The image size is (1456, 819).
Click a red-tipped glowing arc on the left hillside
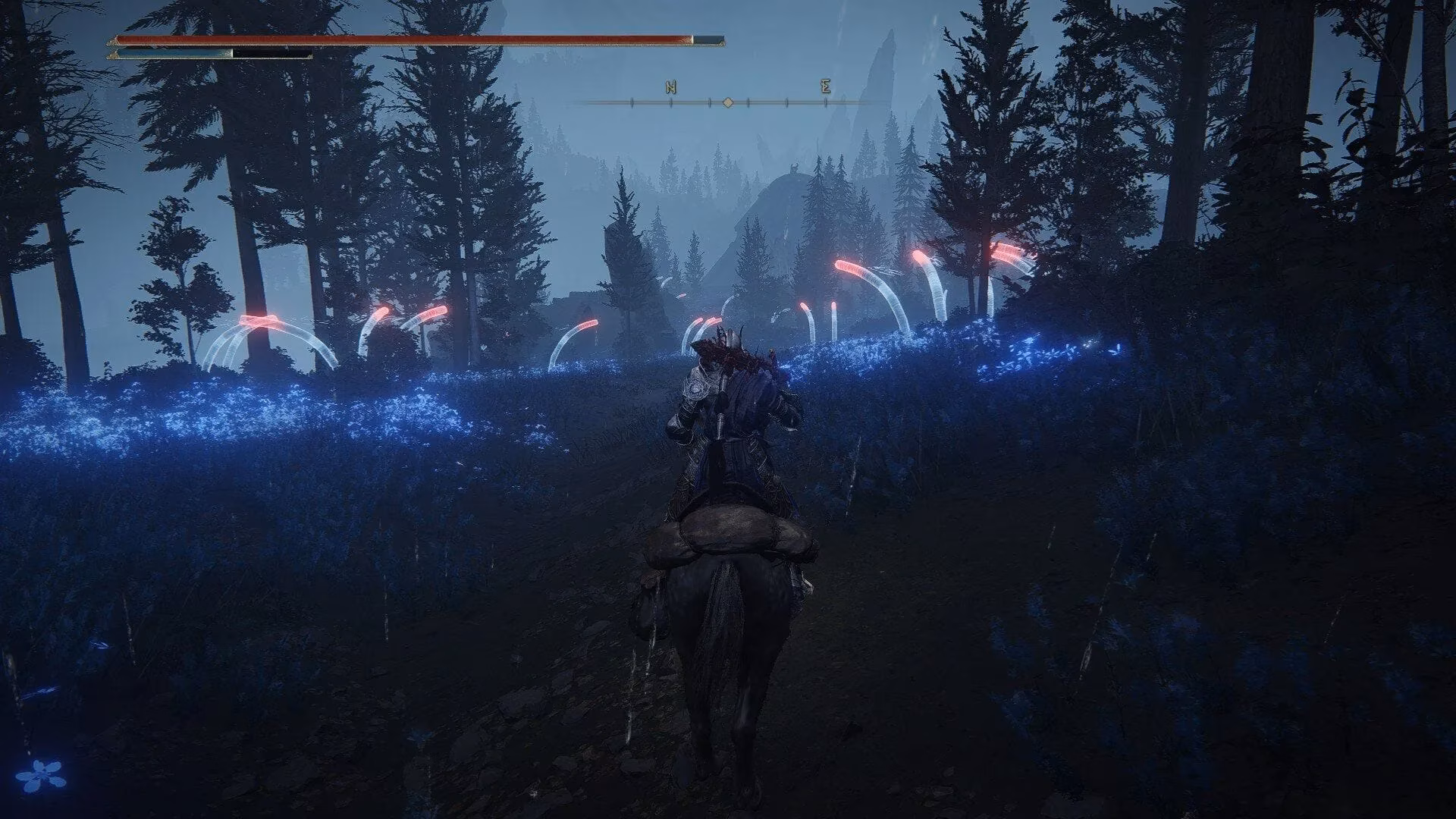(258, 322)
